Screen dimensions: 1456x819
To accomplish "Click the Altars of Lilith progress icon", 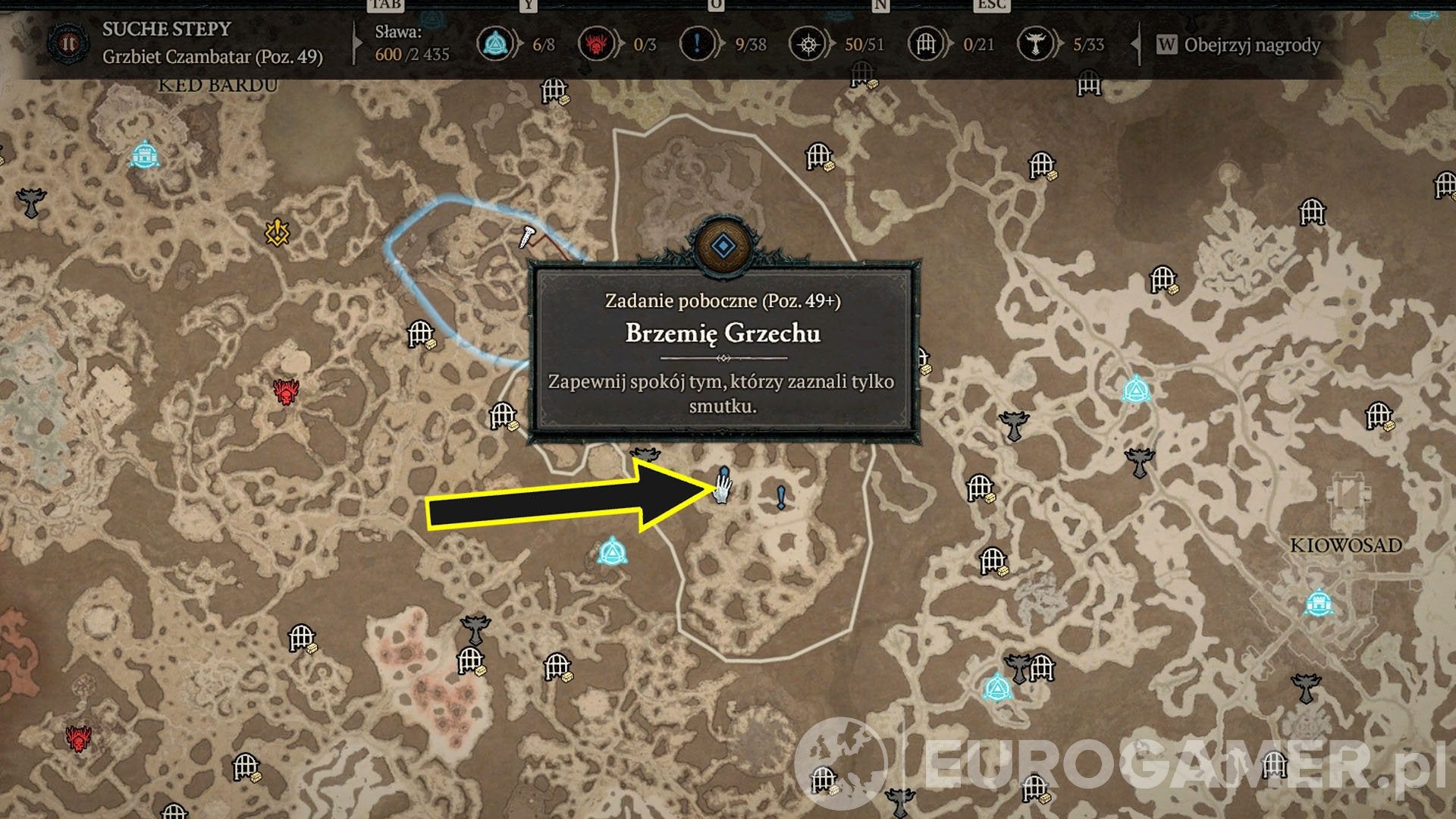I will coord(1035,45).
